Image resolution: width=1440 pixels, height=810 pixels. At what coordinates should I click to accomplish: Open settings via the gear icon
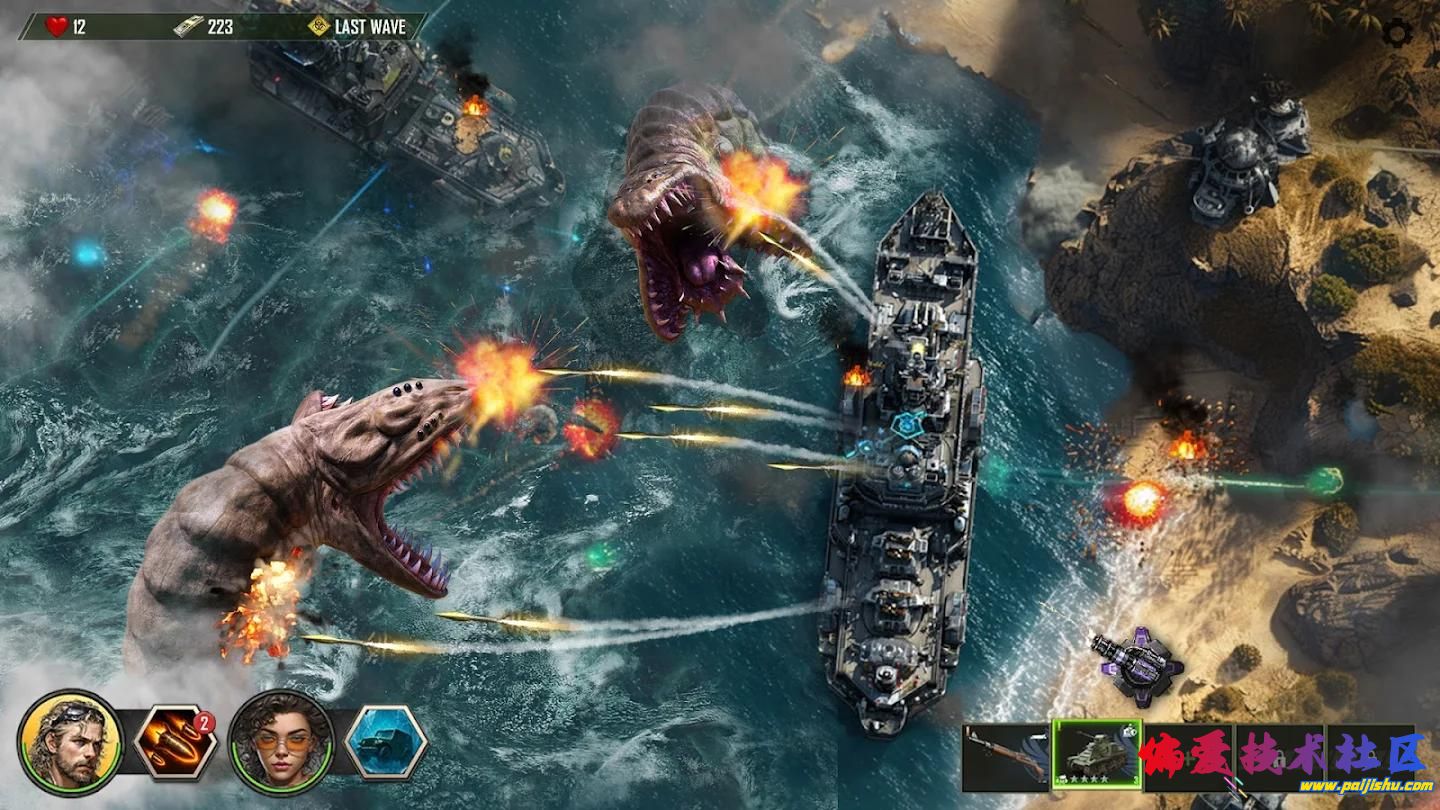(1398, 34)
